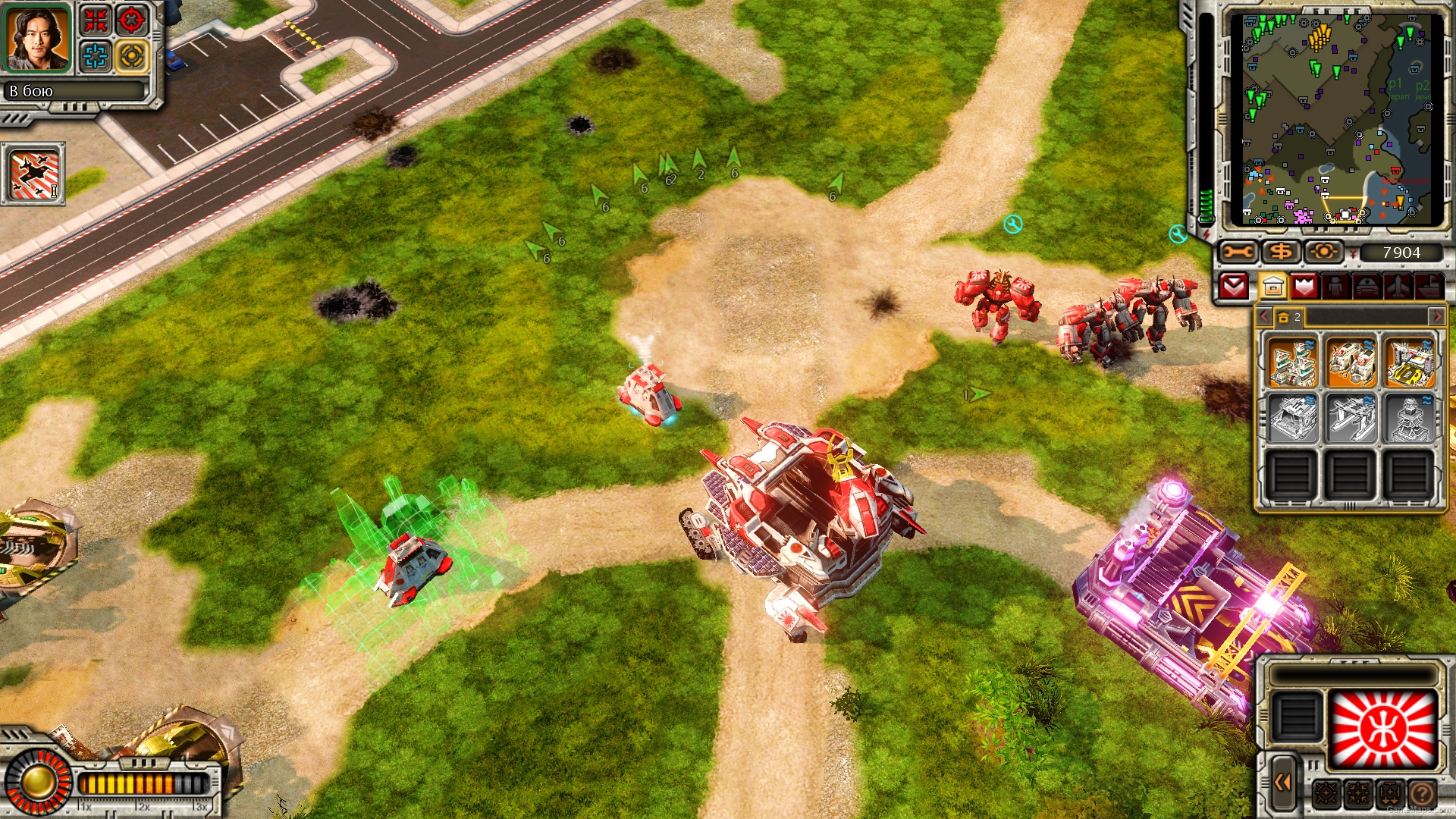Click the orange target button beside sell
This screenshot has width=1456, height=819.
tap(1323, 252)
